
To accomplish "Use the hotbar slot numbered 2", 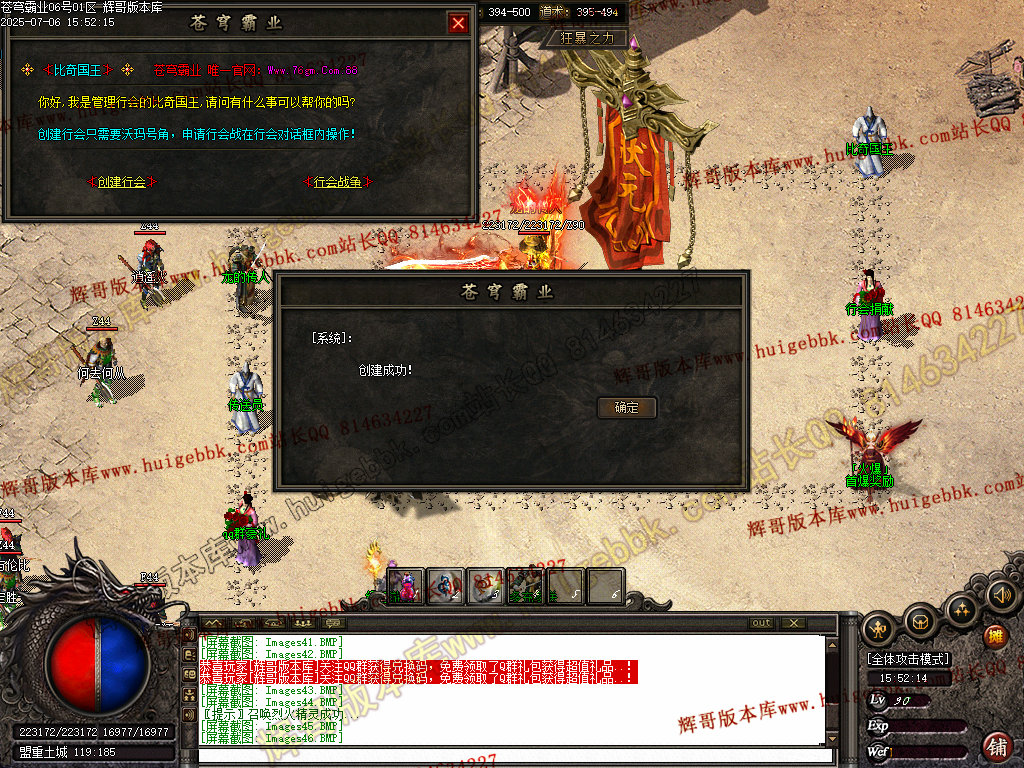I will (445, 586).
